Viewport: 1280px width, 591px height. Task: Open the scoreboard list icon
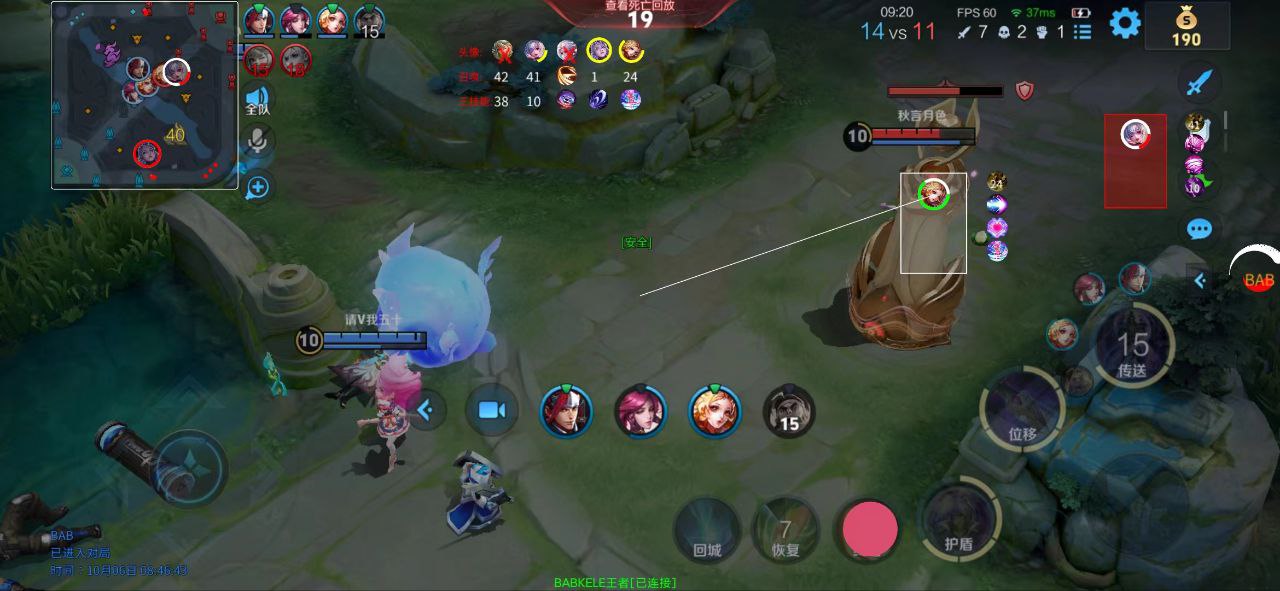tap(1082, 32)
